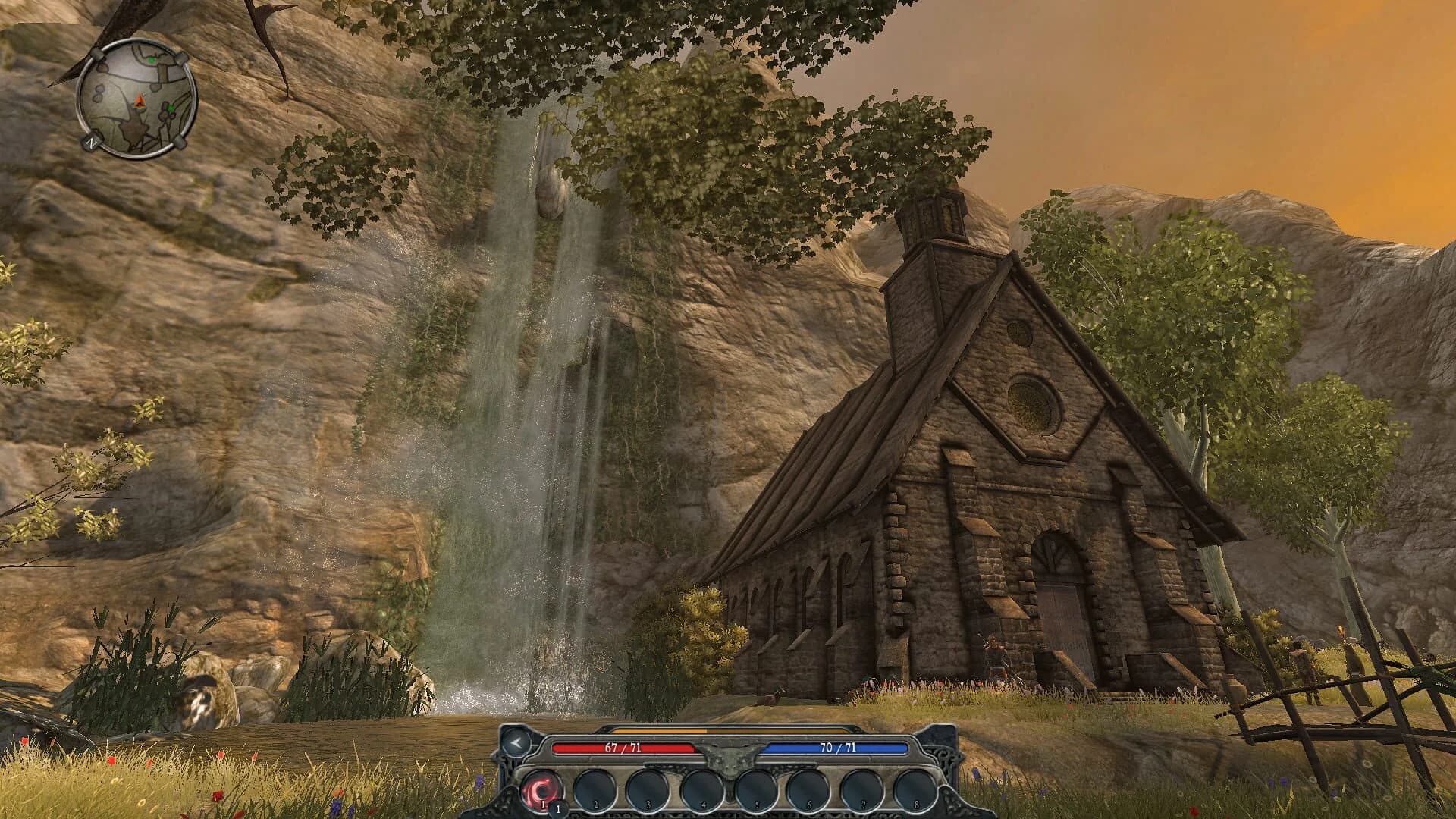Click the blue mana bar showing 70 / 71

pyautogui.click(x=836, y=748)
